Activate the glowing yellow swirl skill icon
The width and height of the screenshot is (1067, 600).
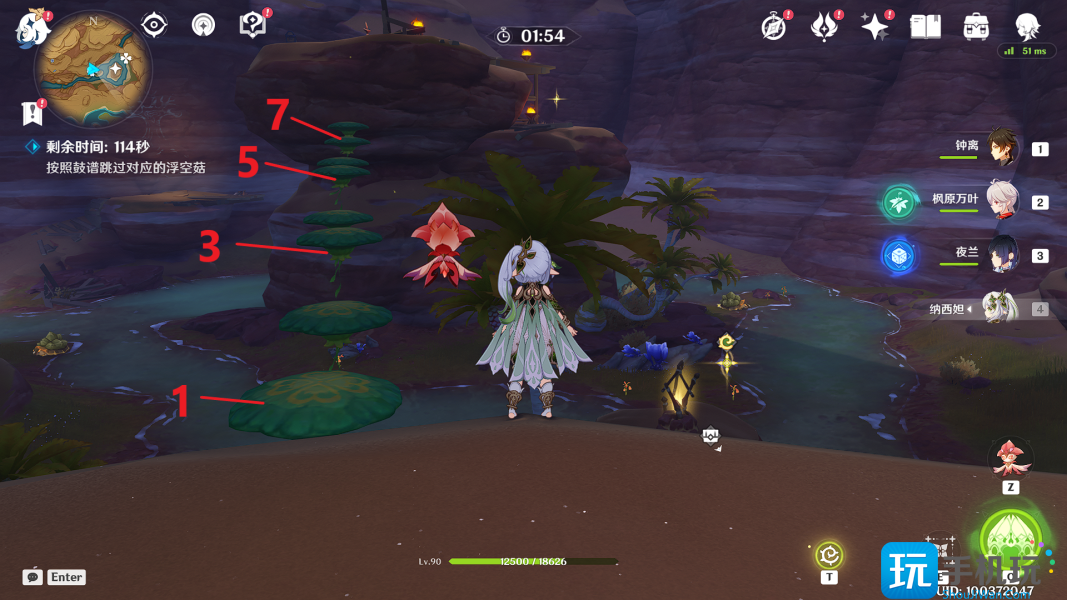[x=829, y=555]
